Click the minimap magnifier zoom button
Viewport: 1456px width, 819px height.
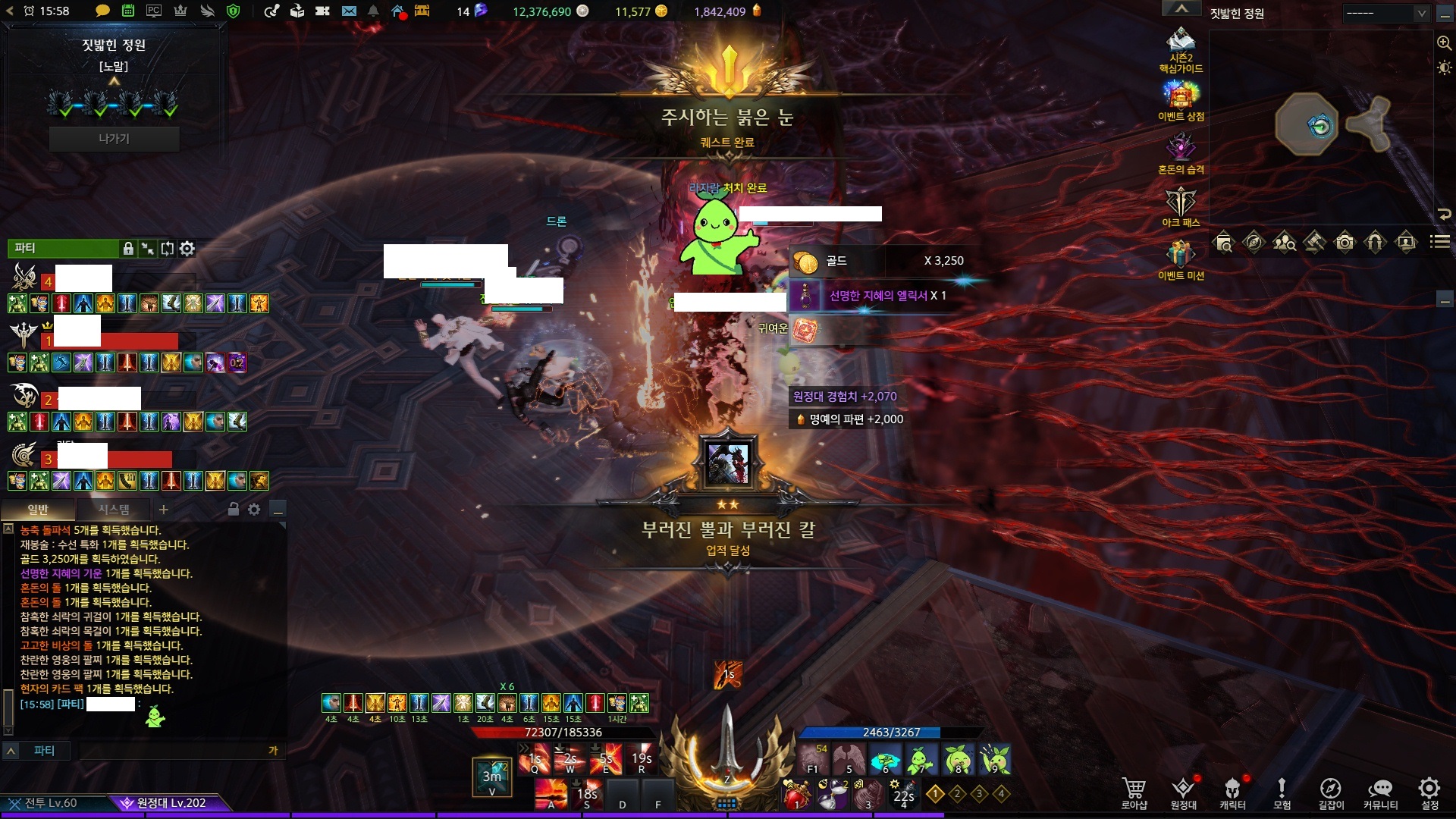(1444, 43)
